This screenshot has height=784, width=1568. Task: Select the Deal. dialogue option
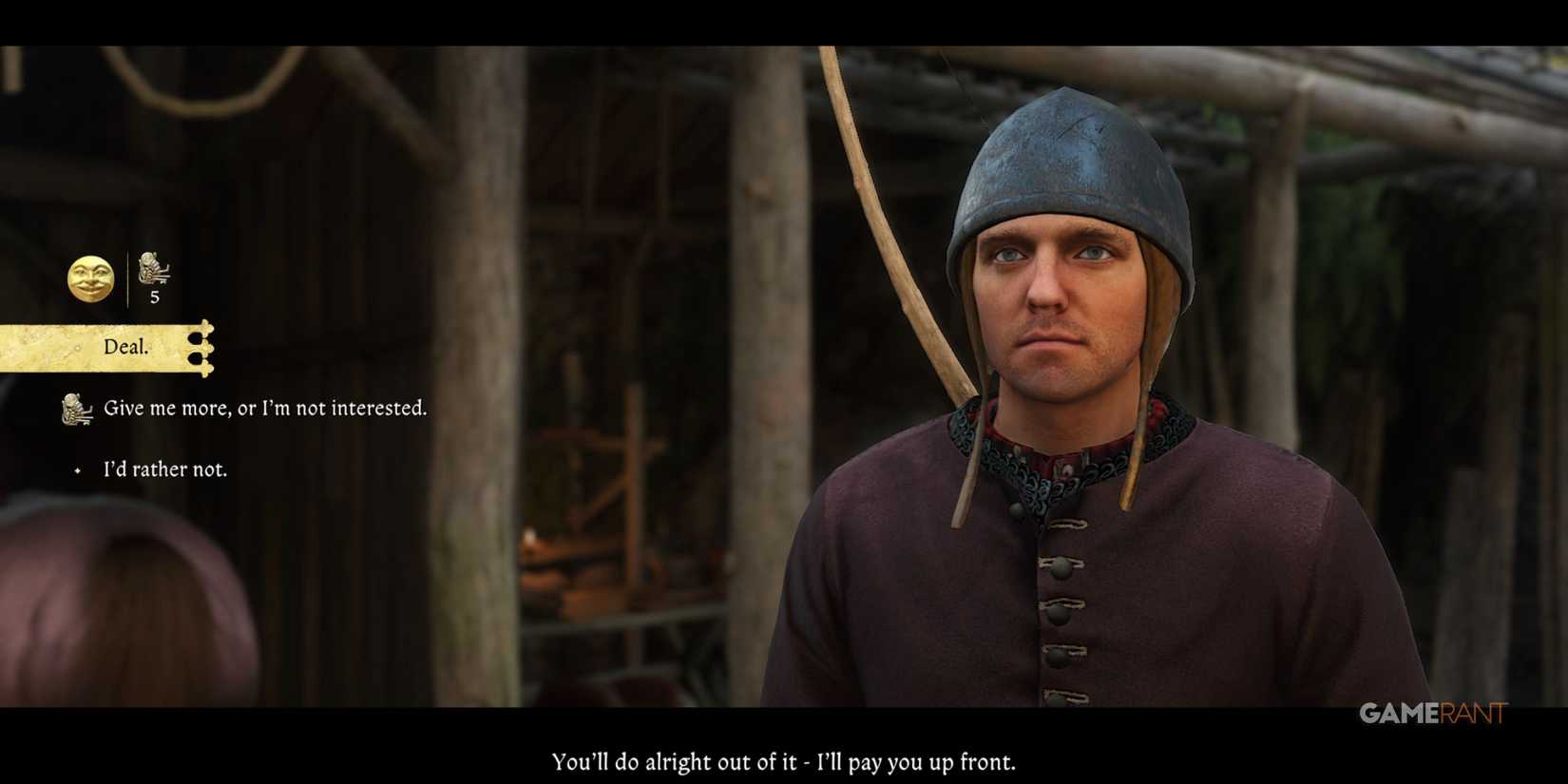tap(124, 346)
